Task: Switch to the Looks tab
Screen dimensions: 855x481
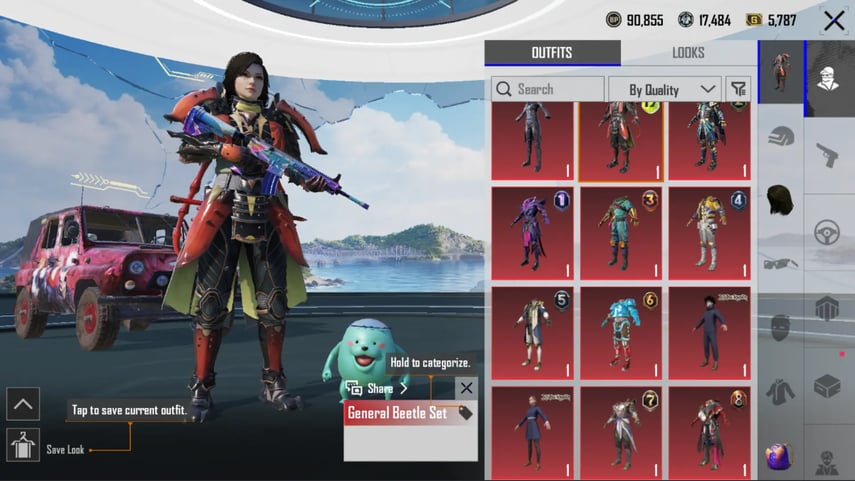Action: click(688, 53)
